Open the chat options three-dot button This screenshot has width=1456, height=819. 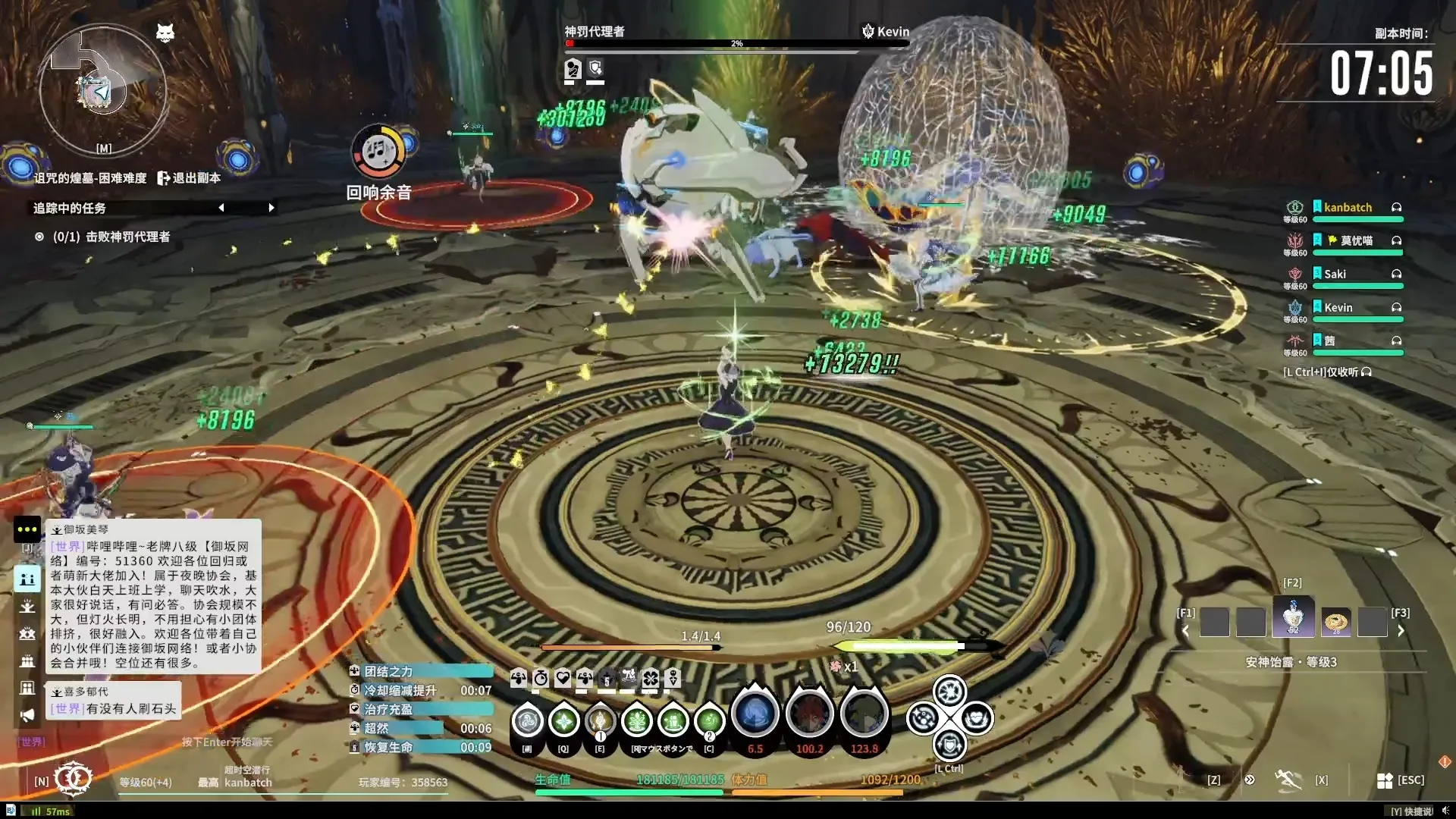27,529
